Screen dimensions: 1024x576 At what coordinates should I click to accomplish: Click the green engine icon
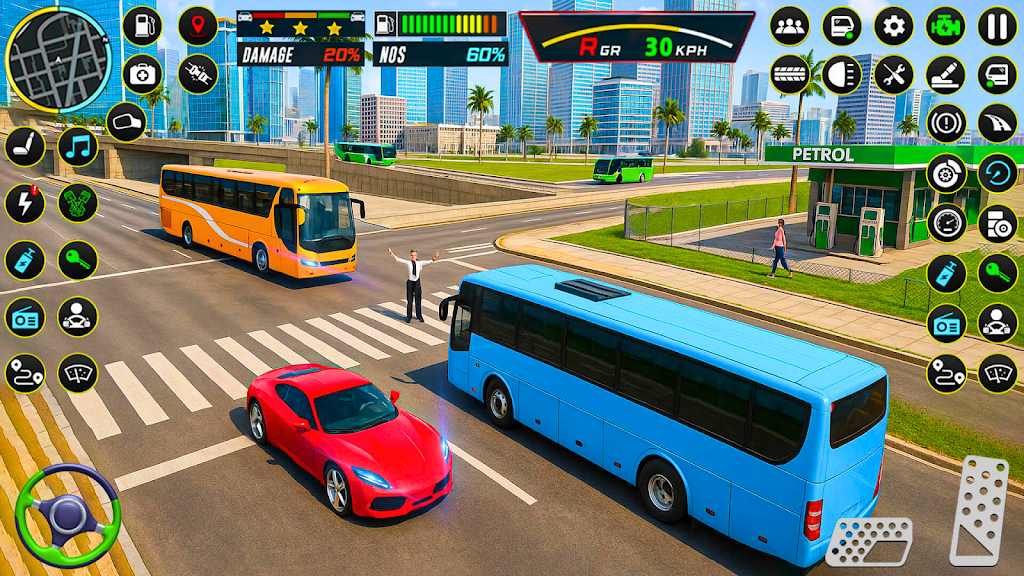click(x=945, y=25)
